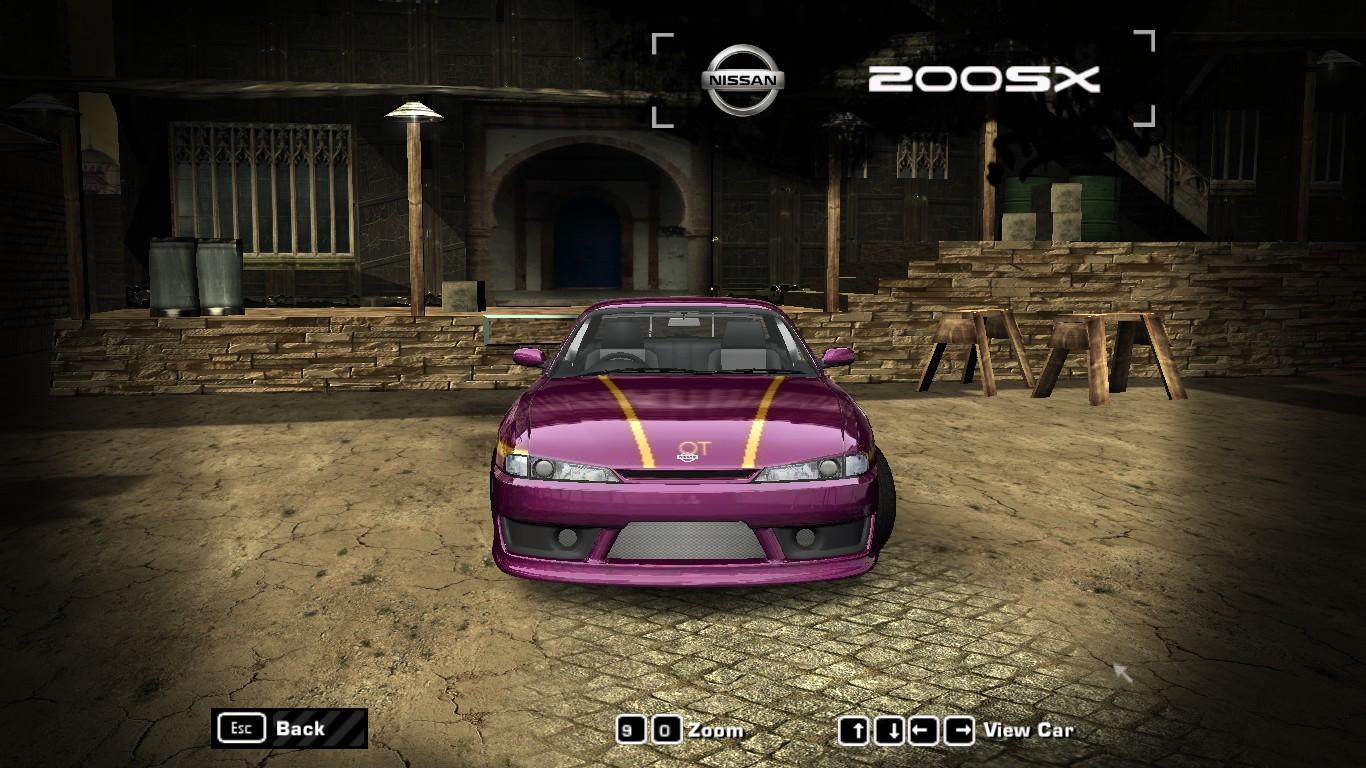Select the 200SX model title
Image resolution: width=1366 pixels, height=768 pixels.
coord(985,78)
